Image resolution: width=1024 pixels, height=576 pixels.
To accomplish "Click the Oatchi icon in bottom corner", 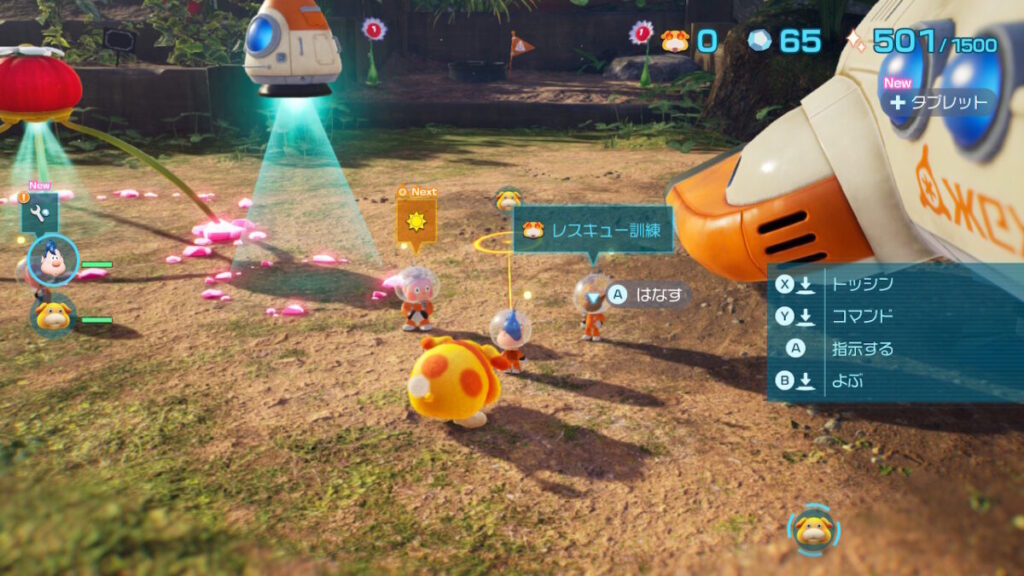I will click(x=813, y=529).
